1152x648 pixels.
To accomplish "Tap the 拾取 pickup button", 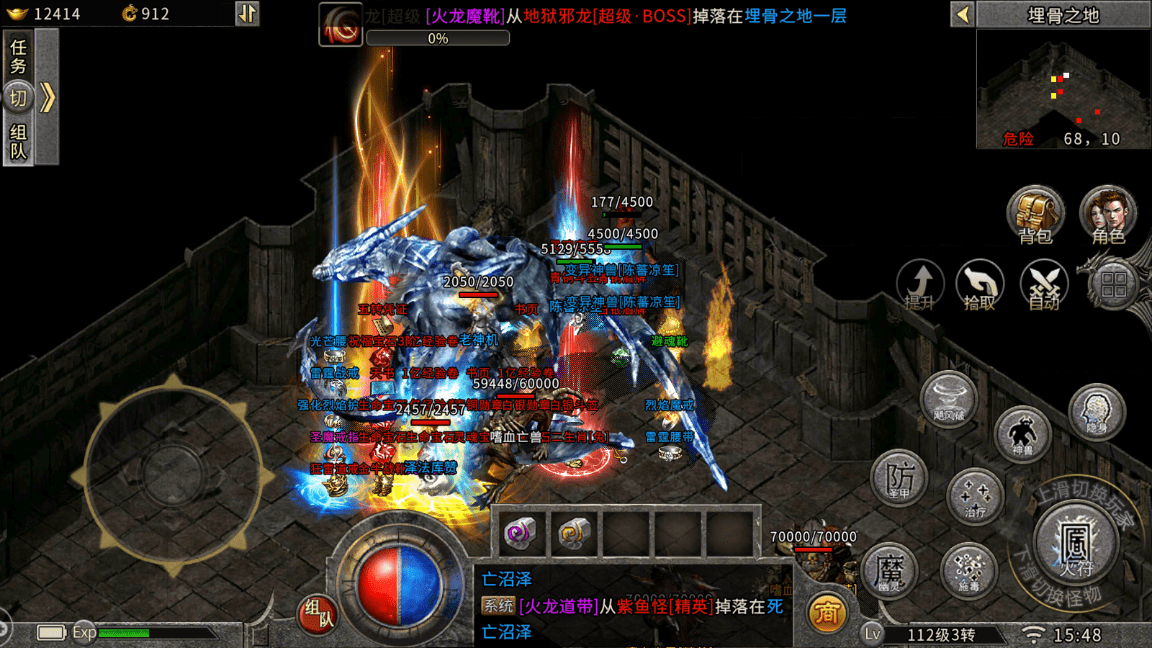I will point(980,284).
